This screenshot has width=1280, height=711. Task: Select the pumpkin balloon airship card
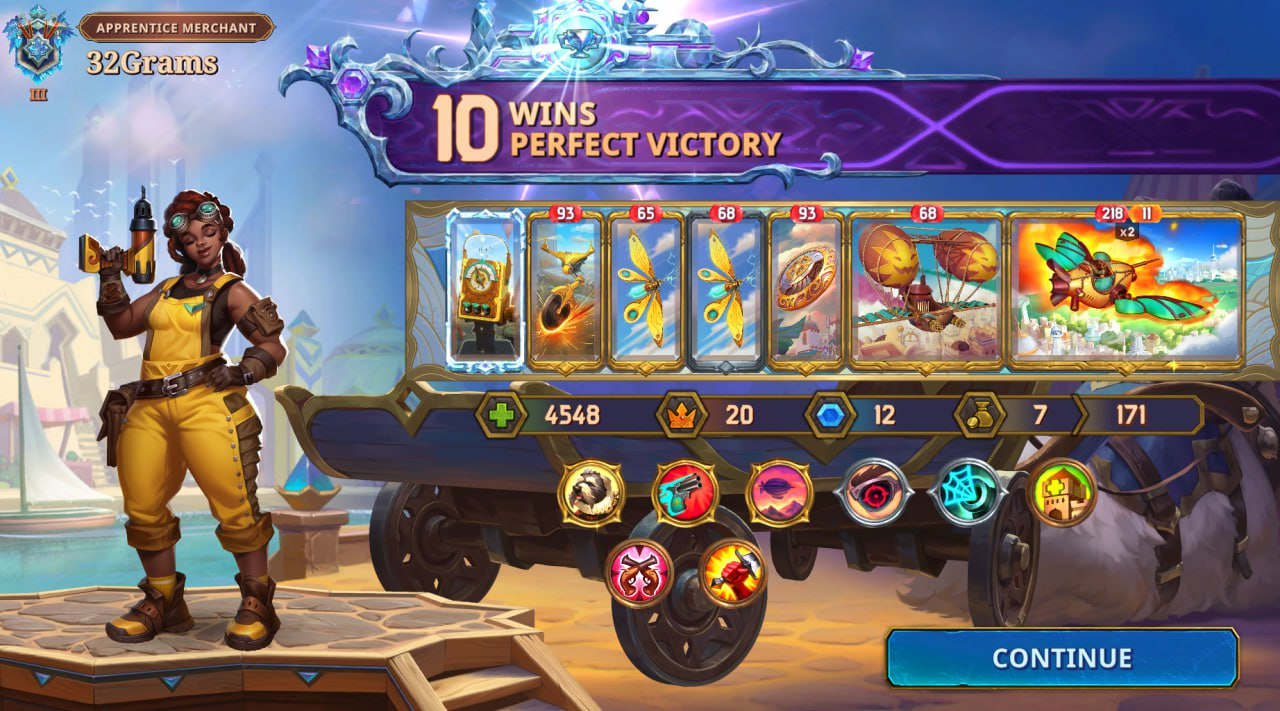tap(926, 290)
